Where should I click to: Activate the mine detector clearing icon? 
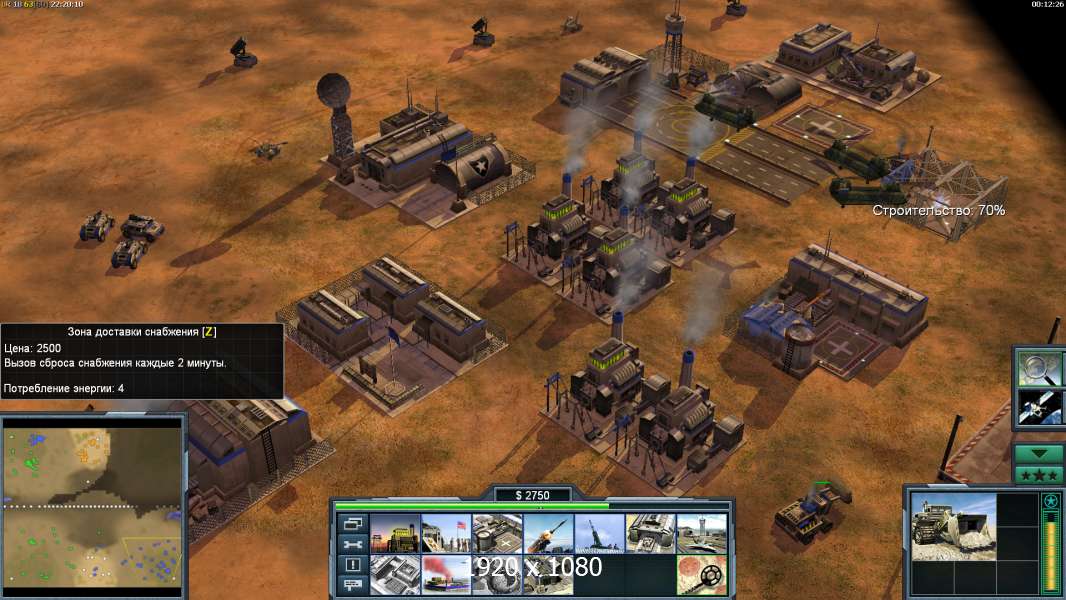(x=701, y=575)
